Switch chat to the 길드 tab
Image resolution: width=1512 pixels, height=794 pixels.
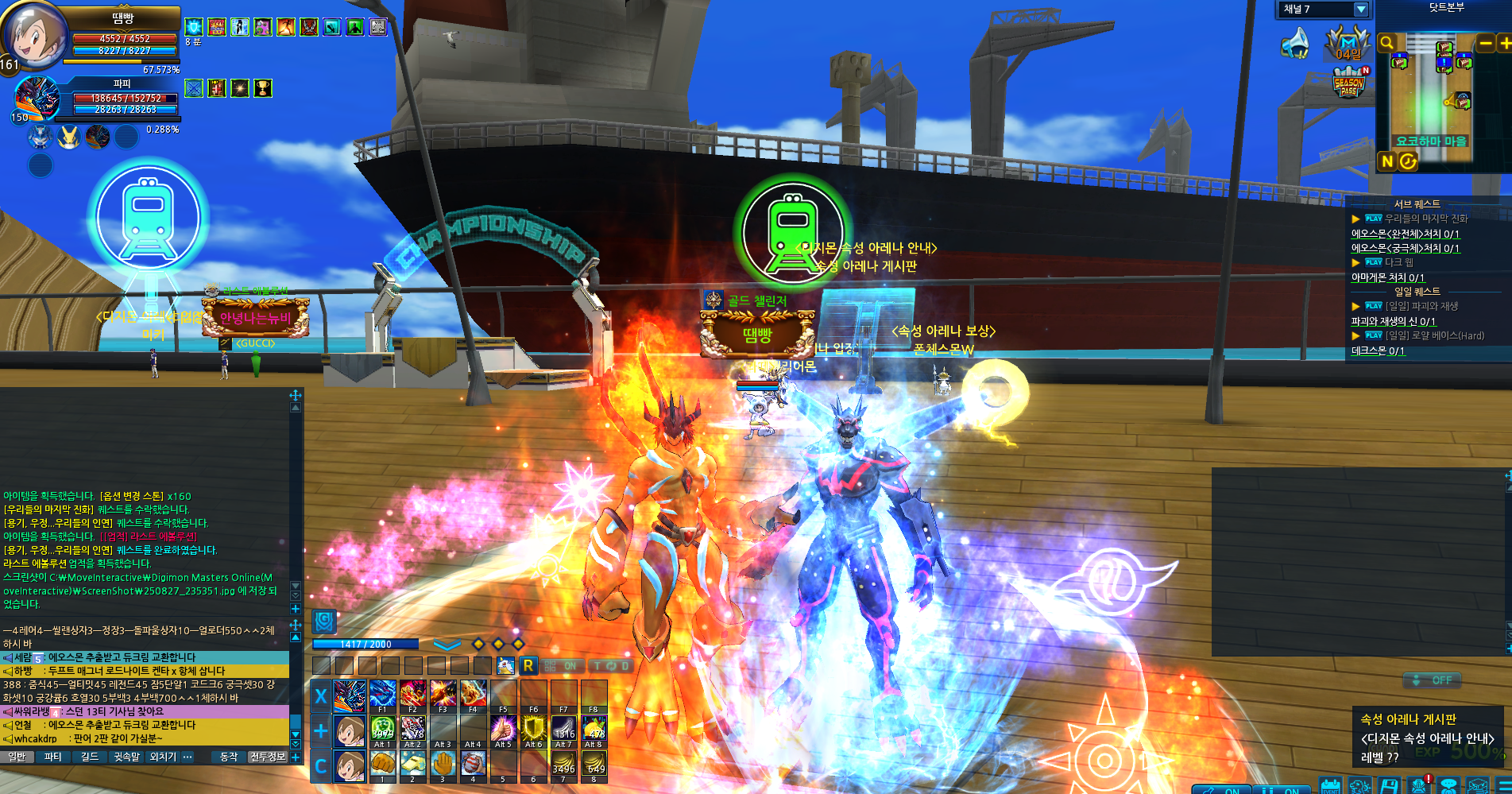pos(89,757)
